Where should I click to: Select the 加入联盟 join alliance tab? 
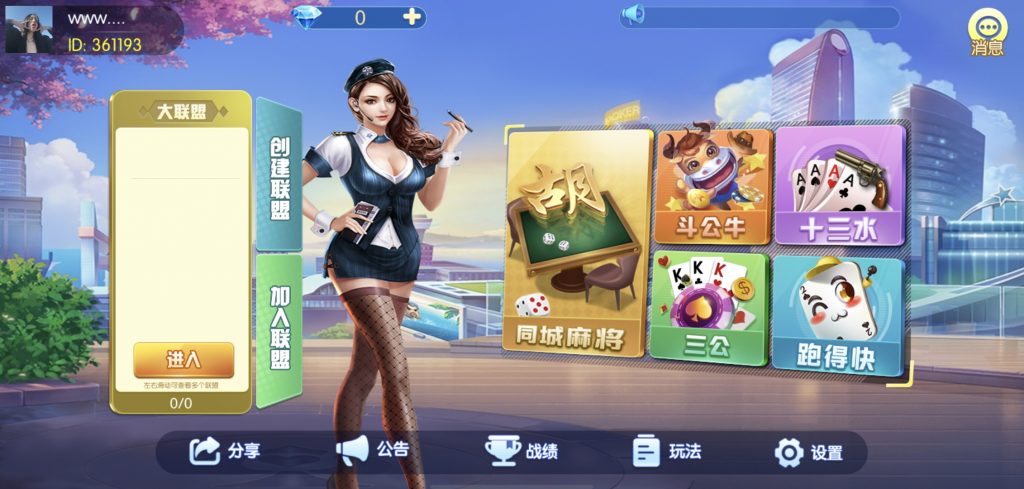pos(279,330)
